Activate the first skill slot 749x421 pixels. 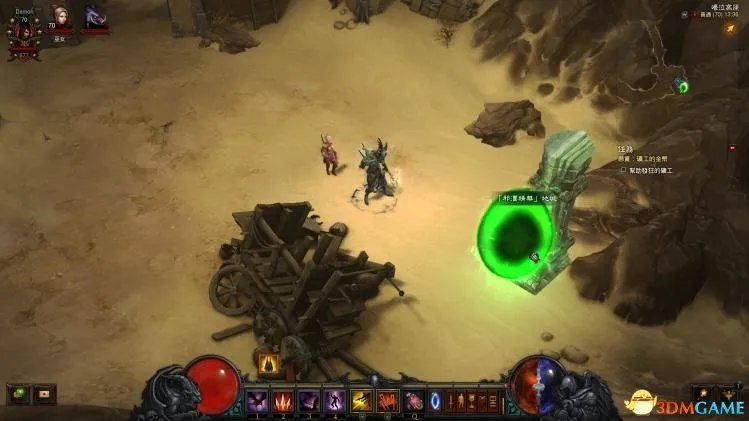(258, 402)
